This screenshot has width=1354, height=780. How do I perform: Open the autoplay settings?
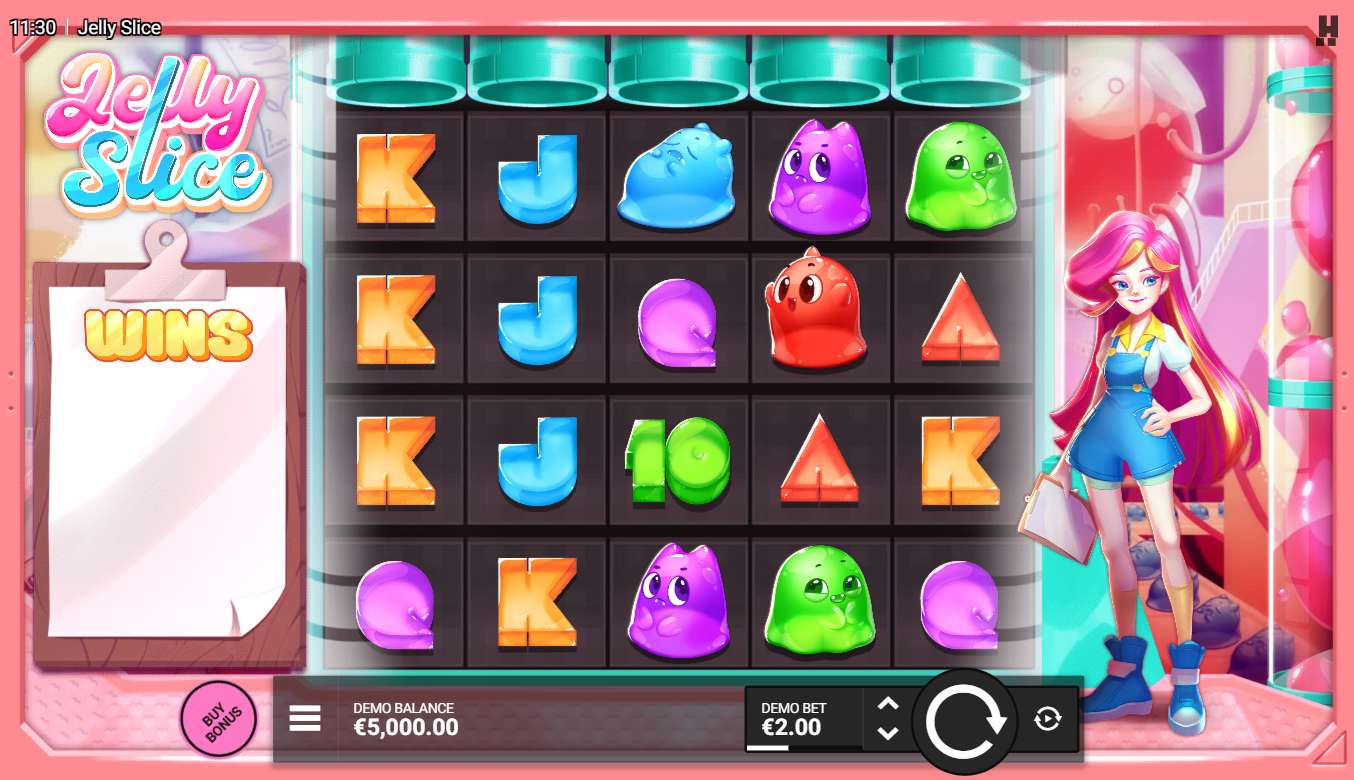coord(1047,718)
